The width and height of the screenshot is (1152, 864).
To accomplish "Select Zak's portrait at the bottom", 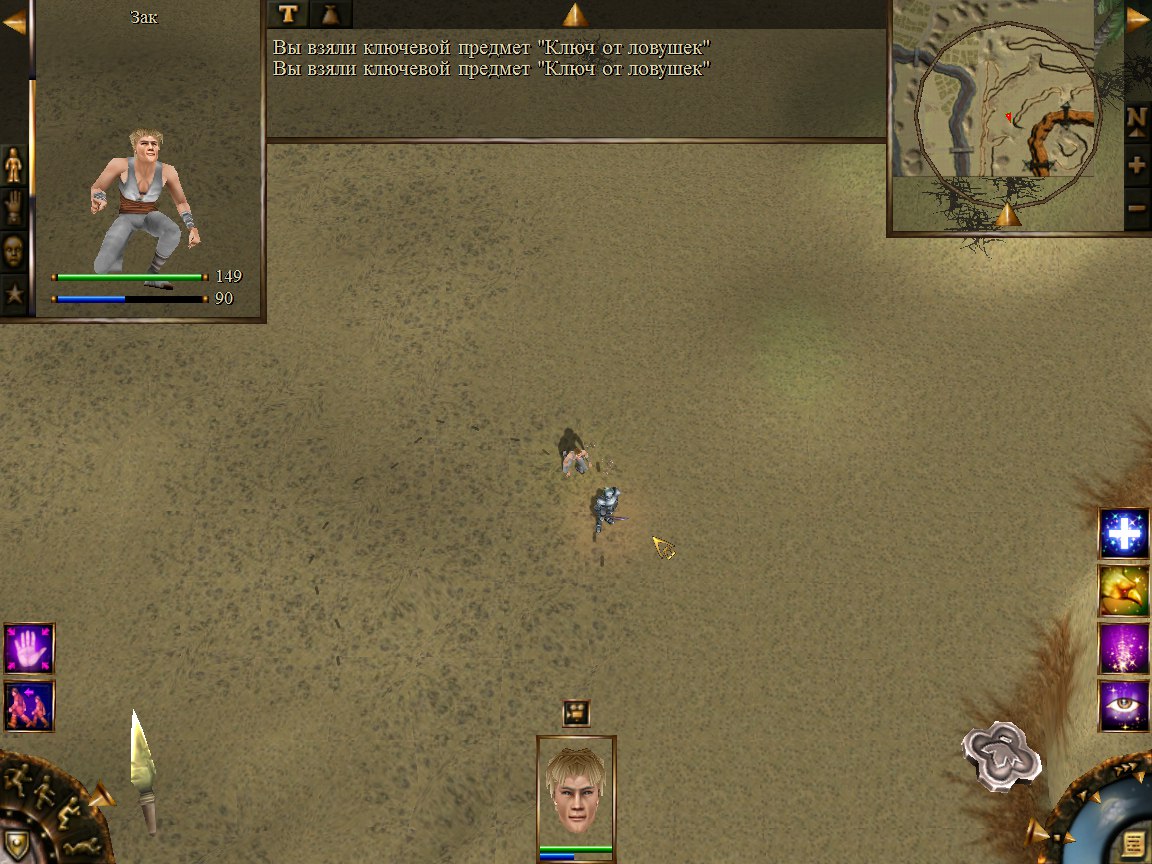I will pos(576,790).
